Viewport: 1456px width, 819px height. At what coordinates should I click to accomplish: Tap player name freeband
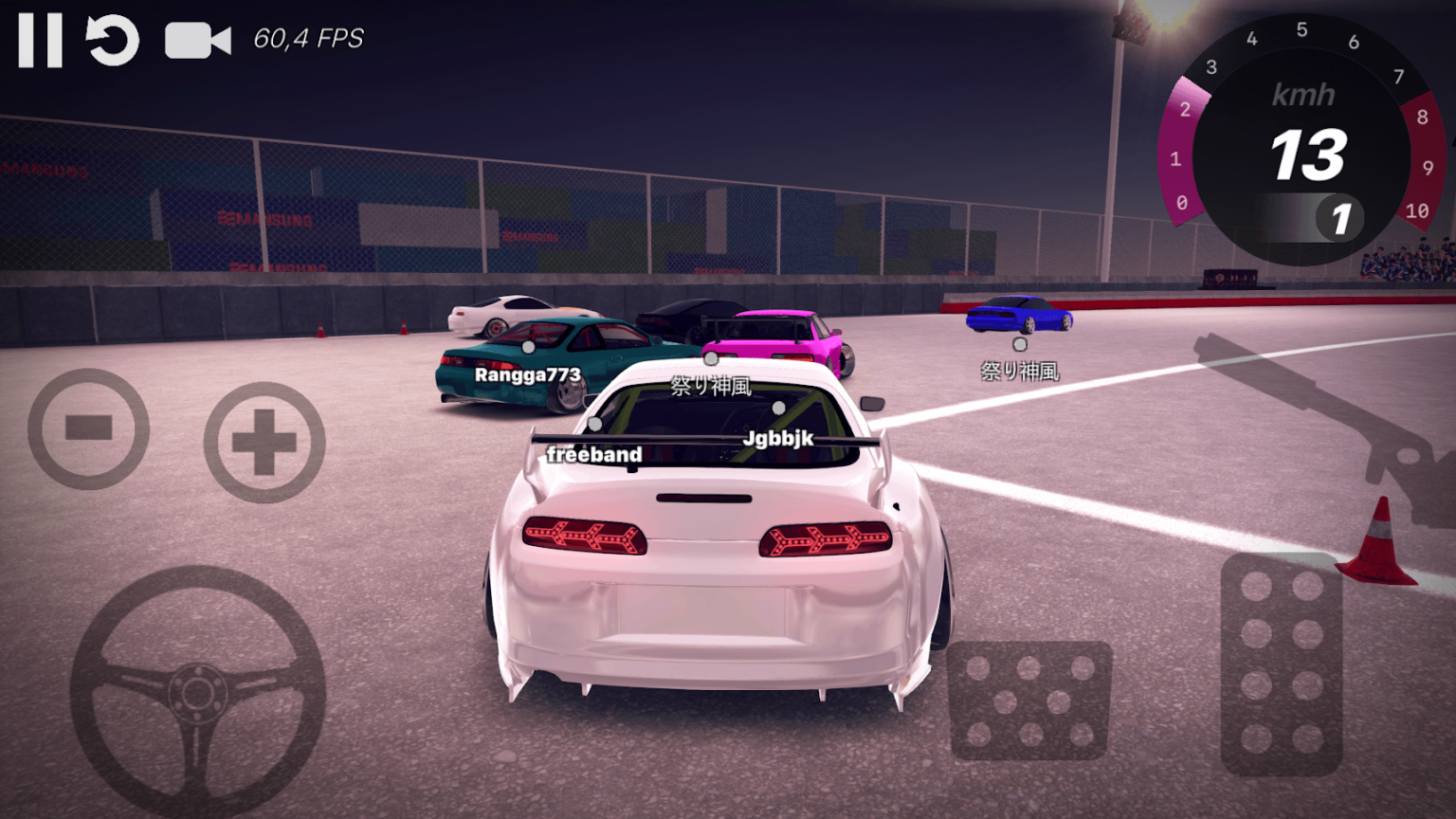[x=592, y=454]
